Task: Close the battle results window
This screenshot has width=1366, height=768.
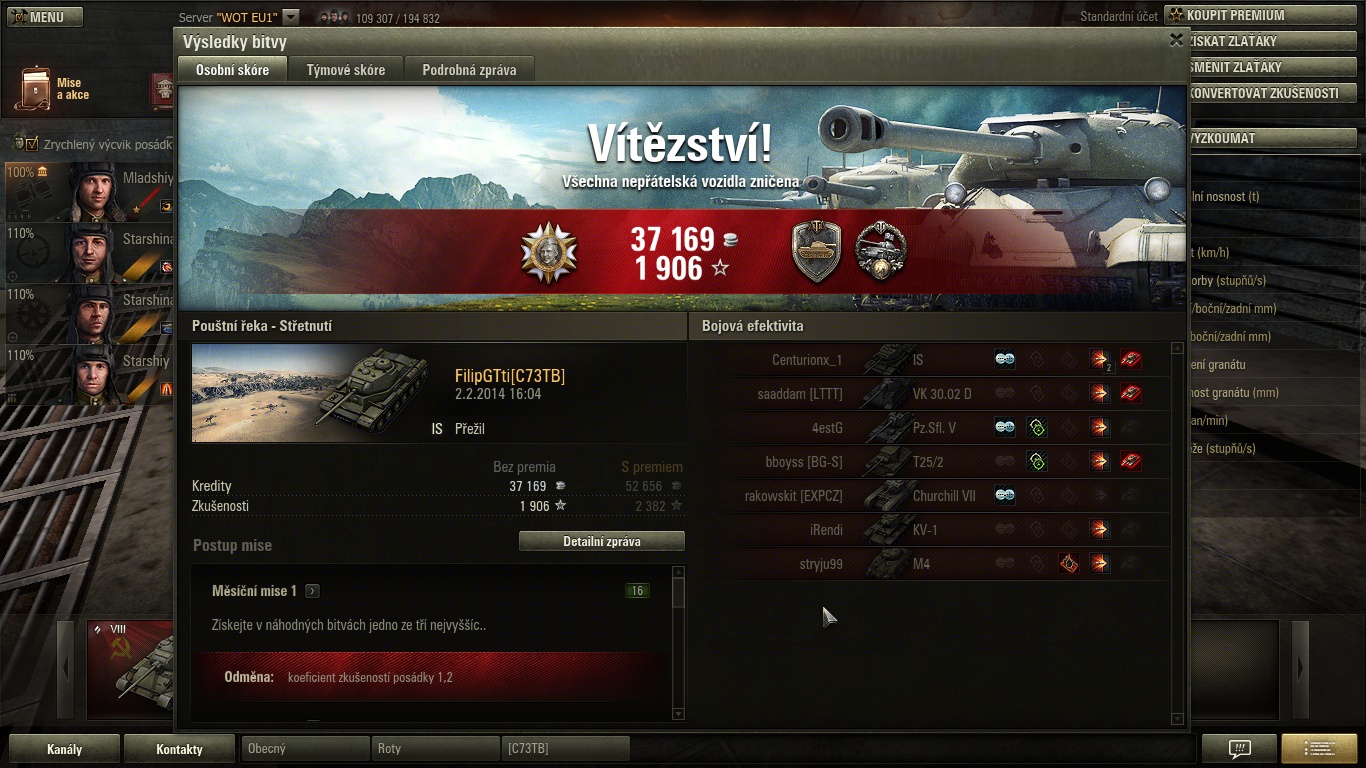Action: (1176, 40)
